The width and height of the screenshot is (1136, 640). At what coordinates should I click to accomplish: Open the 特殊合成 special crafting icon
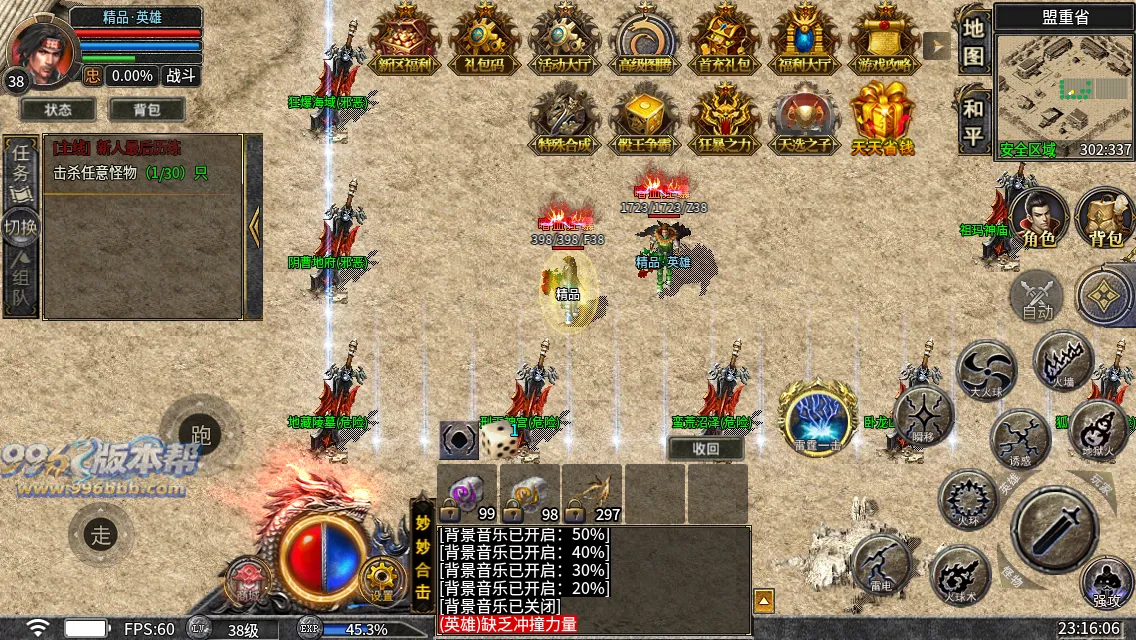tap(564, 118)
